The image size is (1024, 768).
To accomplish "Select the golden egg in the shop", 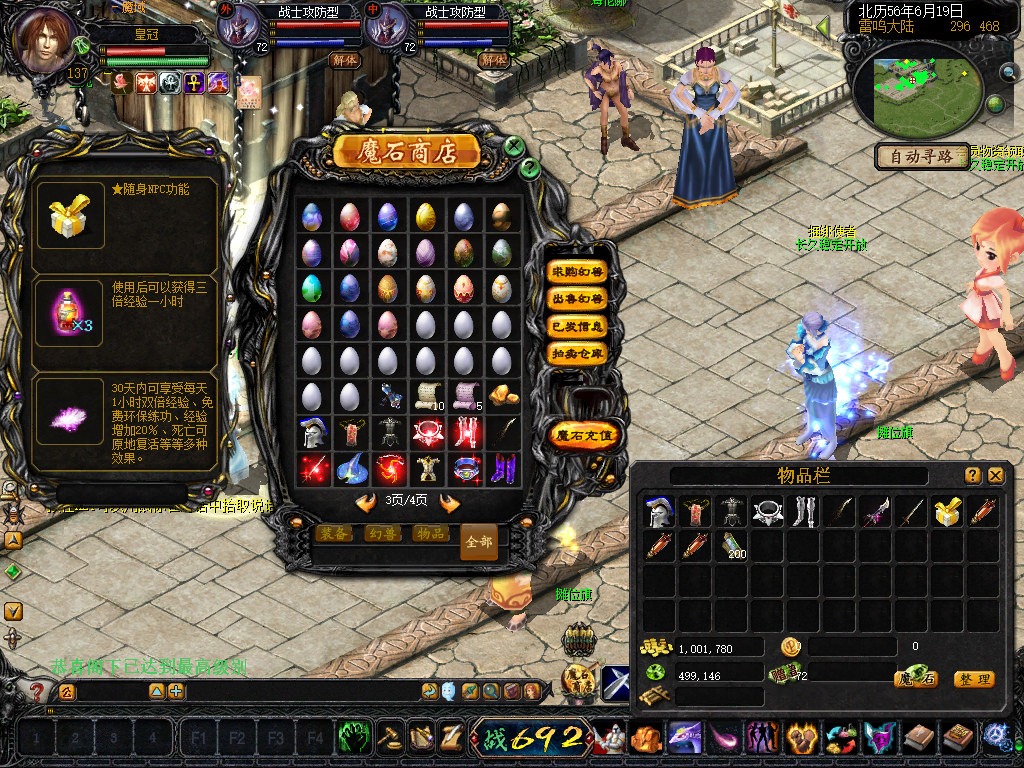I will point(426,216).
